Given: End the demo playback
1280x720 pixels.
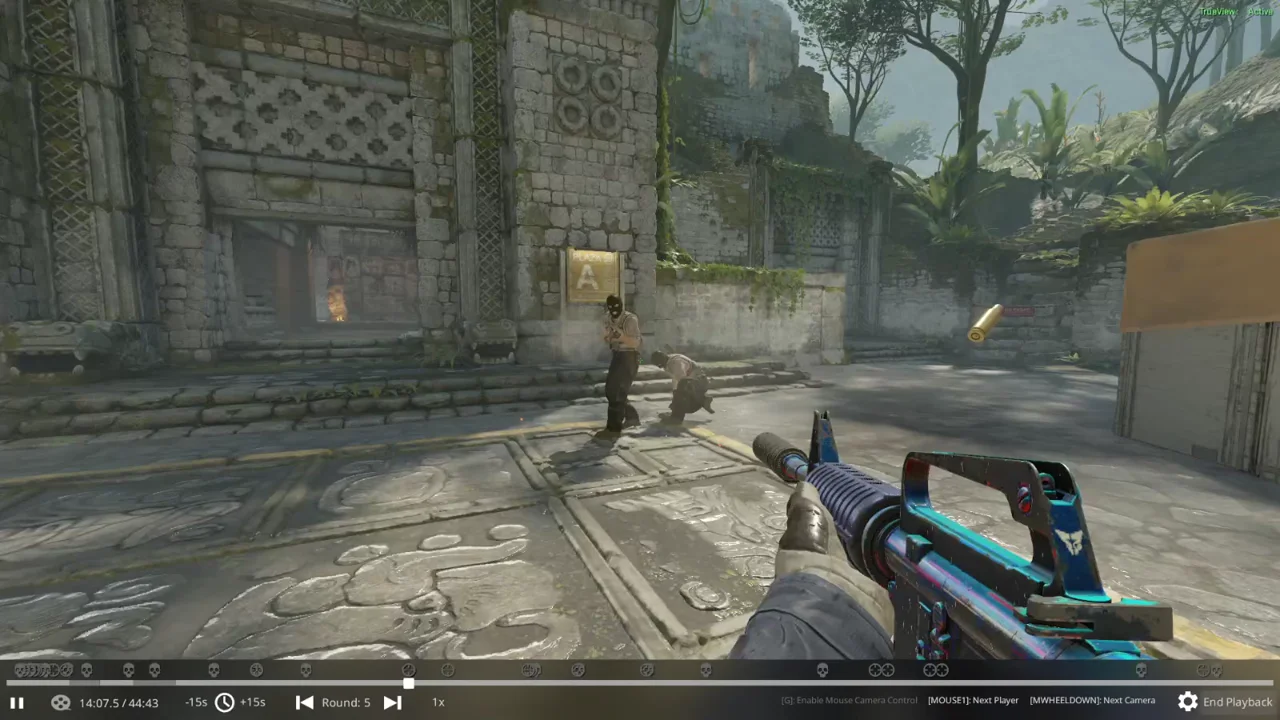Looking at the screenshot, I should [x=1237, y=702].
